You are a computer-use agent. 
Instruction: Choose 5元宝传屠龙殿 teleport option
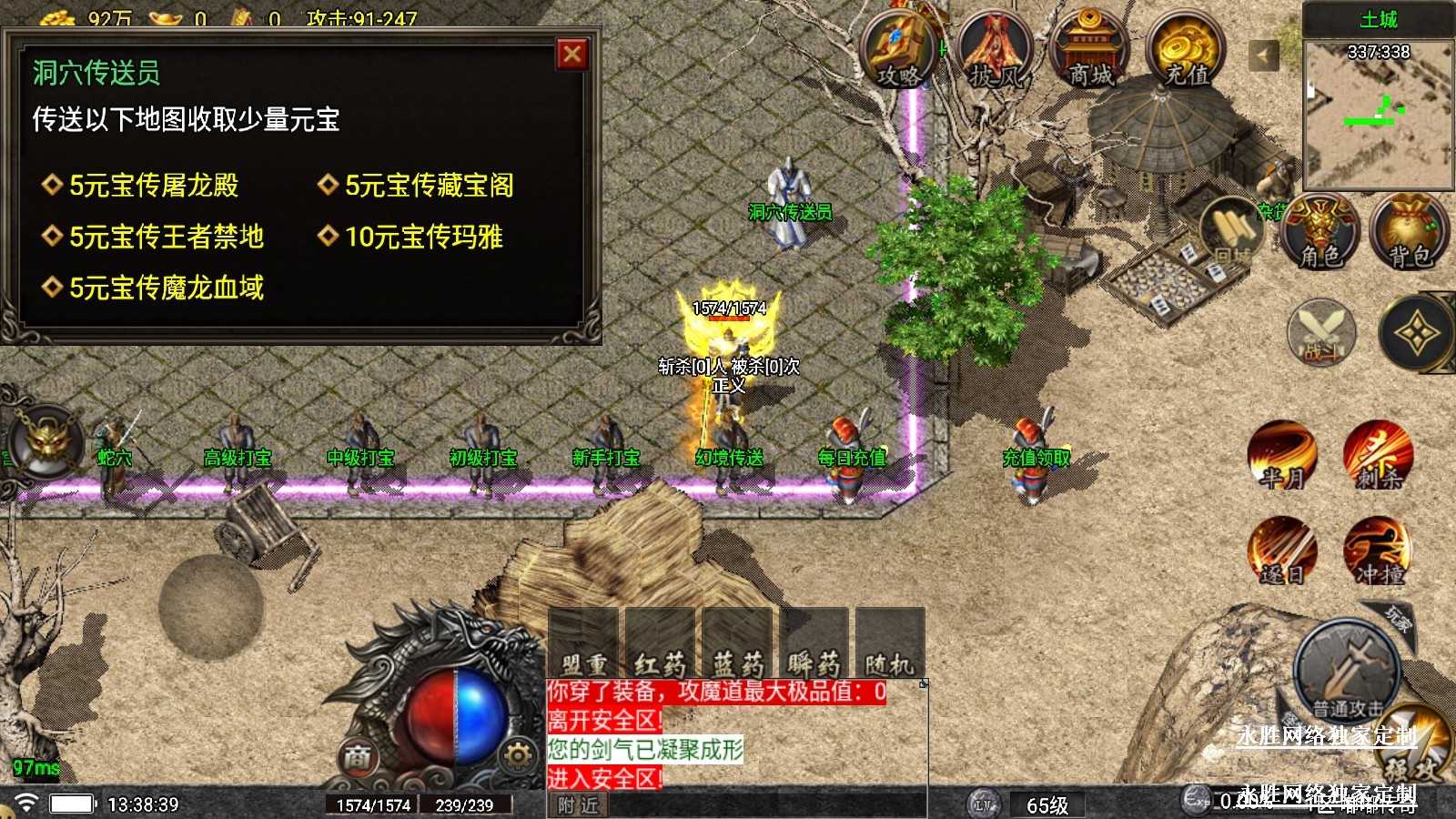pyautogui.click(x=153, y=186)
